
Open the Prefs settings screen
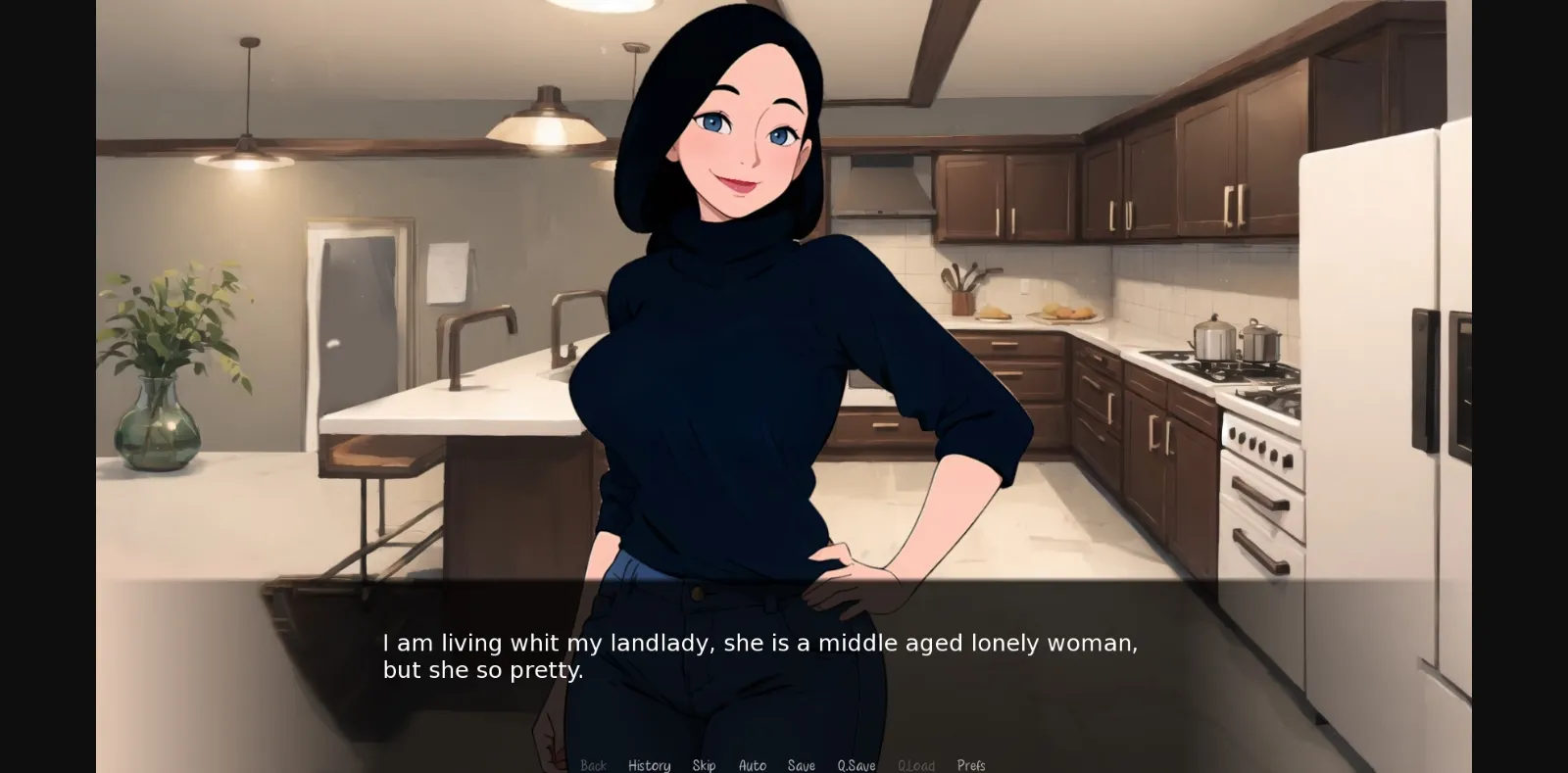(971, 765)
